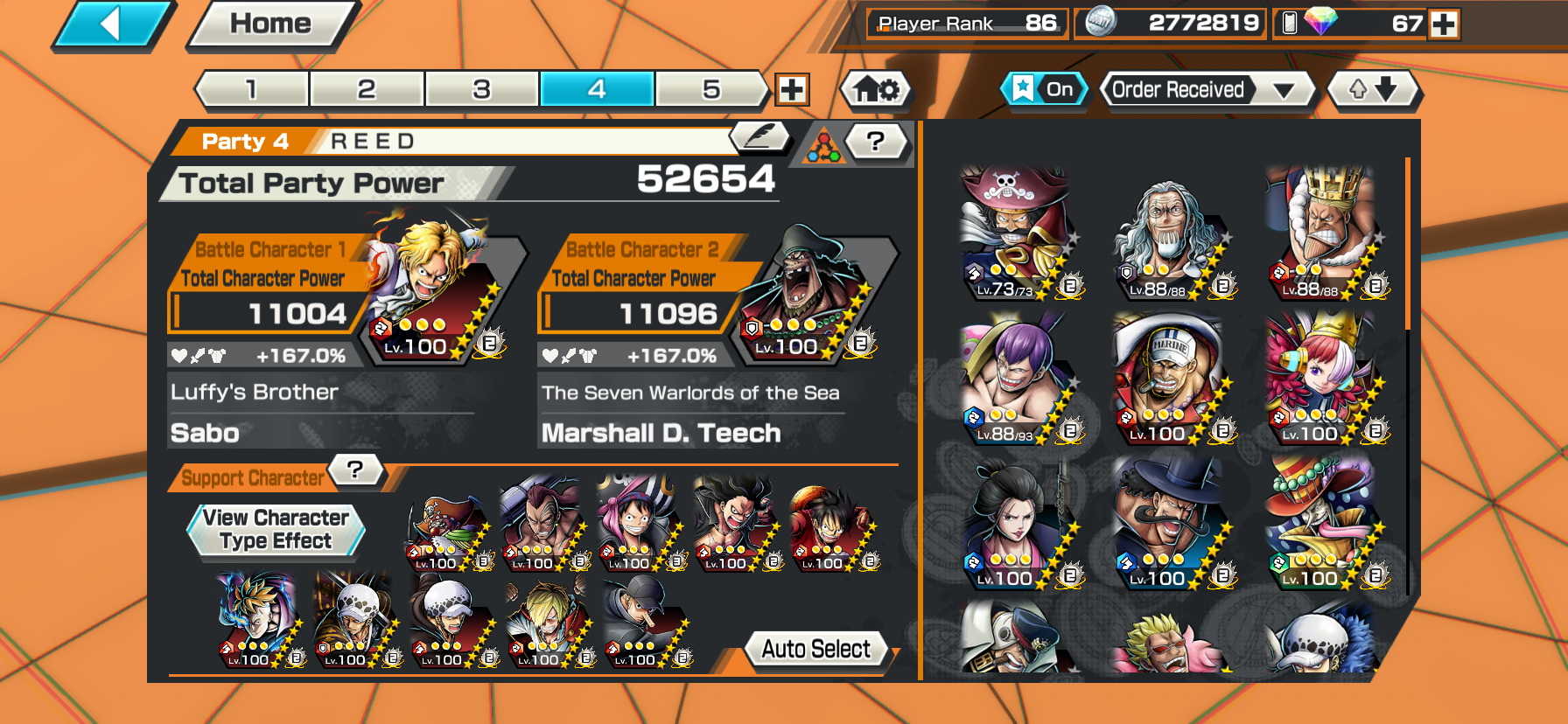Go back with the blue arrow button
Screen dimensions: 1568x724
(112, 24)
